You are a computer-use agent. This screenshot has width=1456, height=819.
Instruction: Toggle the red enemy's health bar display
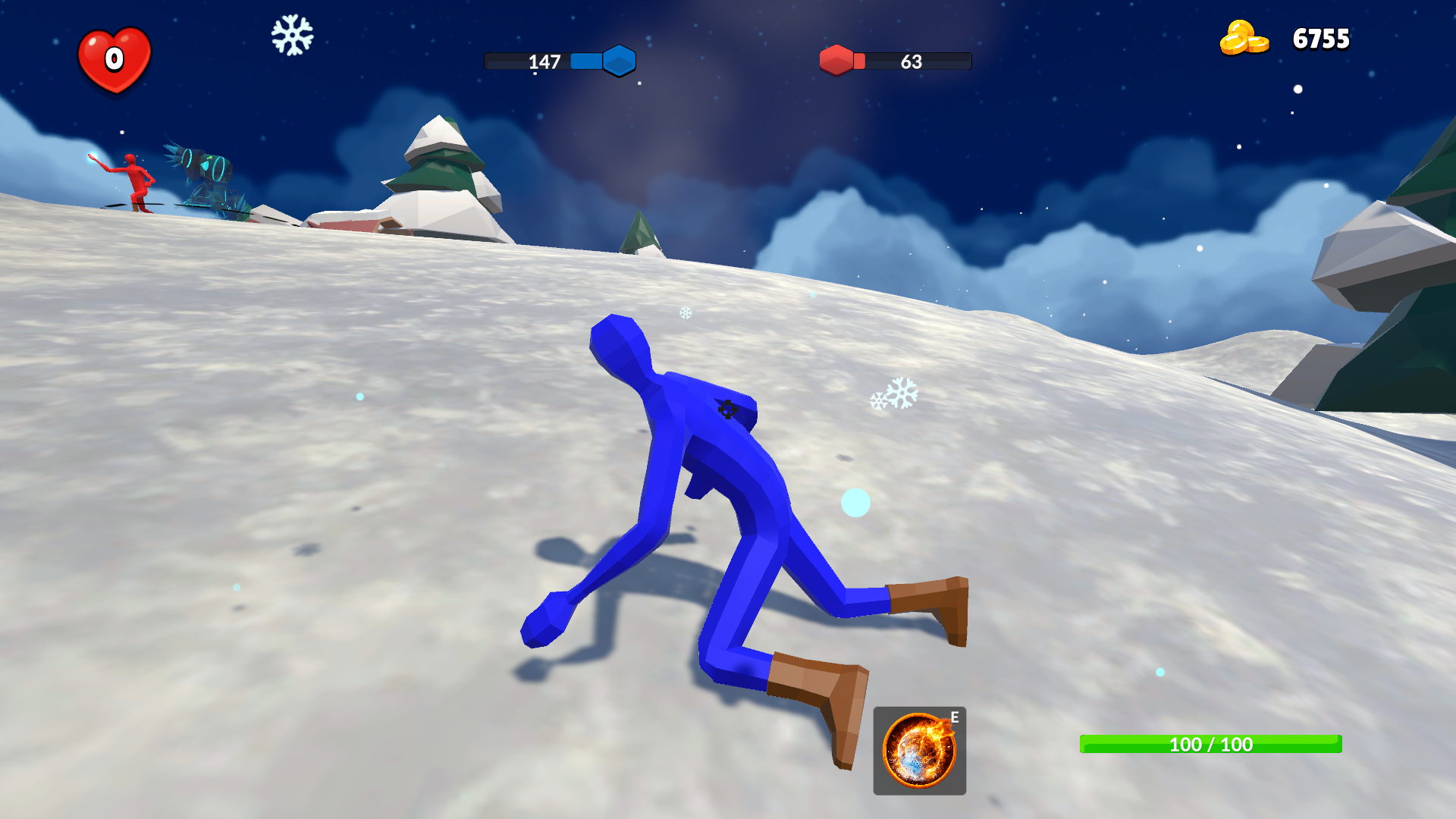pos(895,61)
